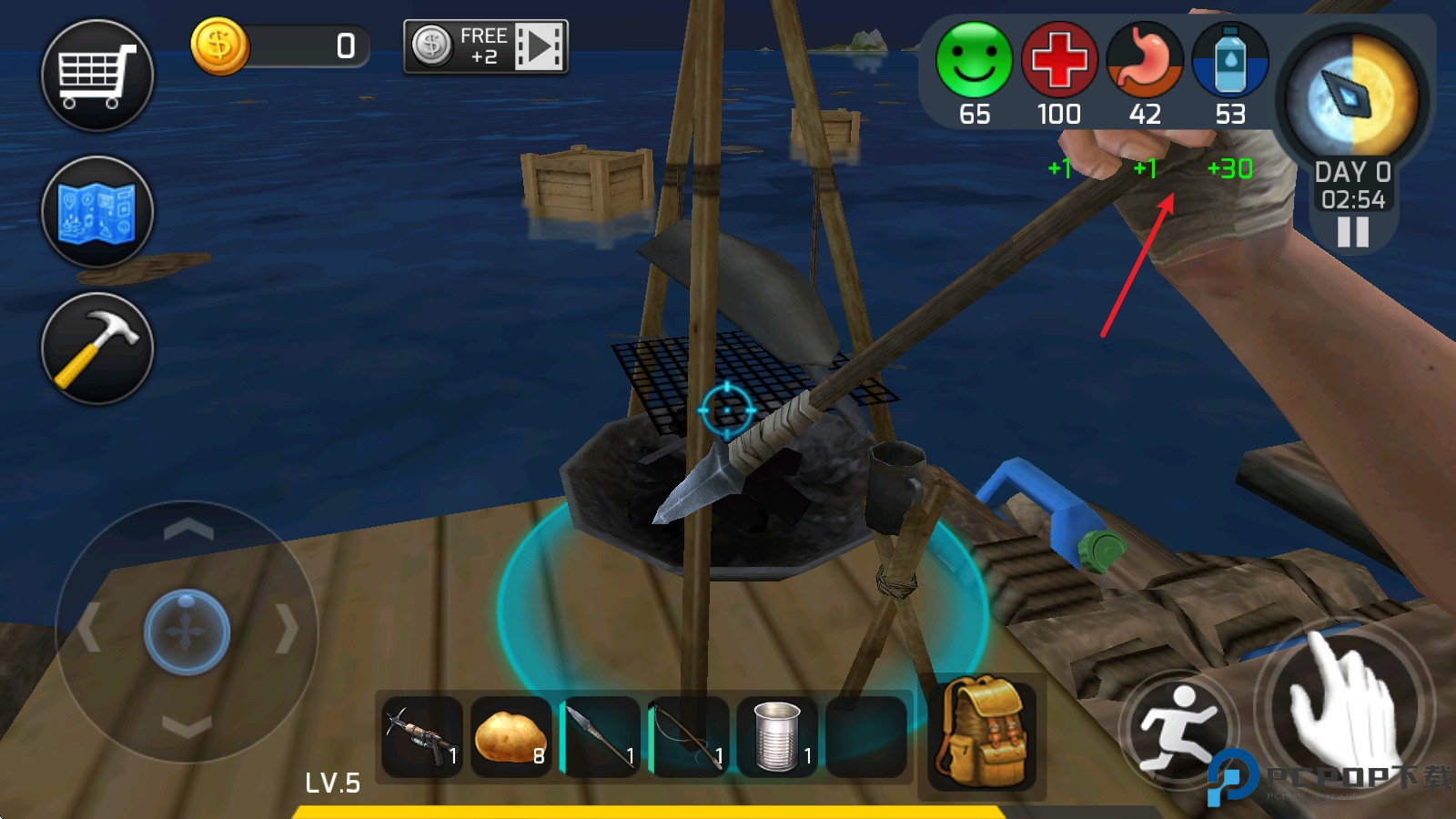Pause the game
This screenshot has width=1456, height=819.
[1352, 233]
